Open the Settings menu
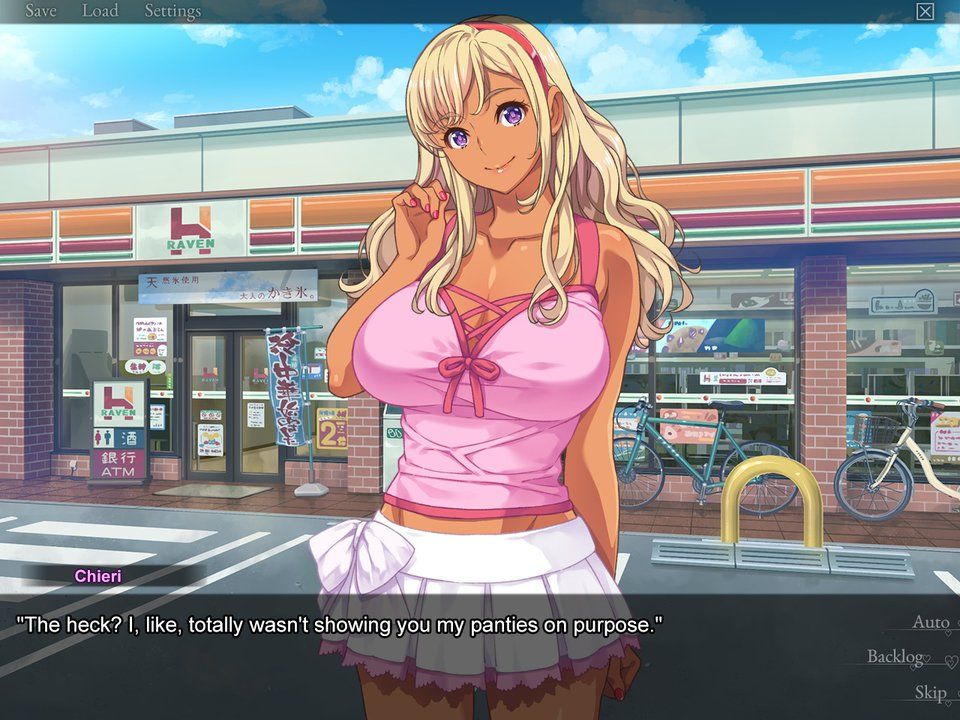The width and height of the screenshot is (960, 720). [172, 11]
